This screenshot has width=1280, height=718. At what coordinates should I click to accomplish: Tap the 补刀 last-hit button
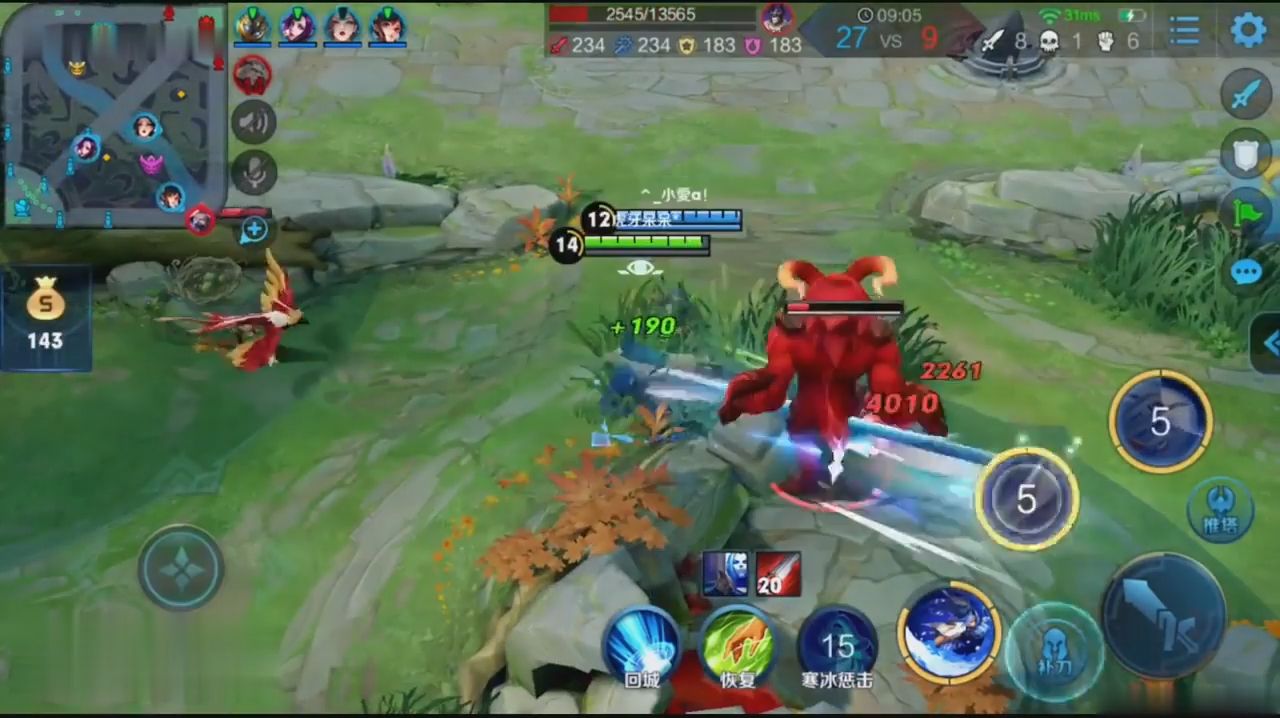point(1054,651)
